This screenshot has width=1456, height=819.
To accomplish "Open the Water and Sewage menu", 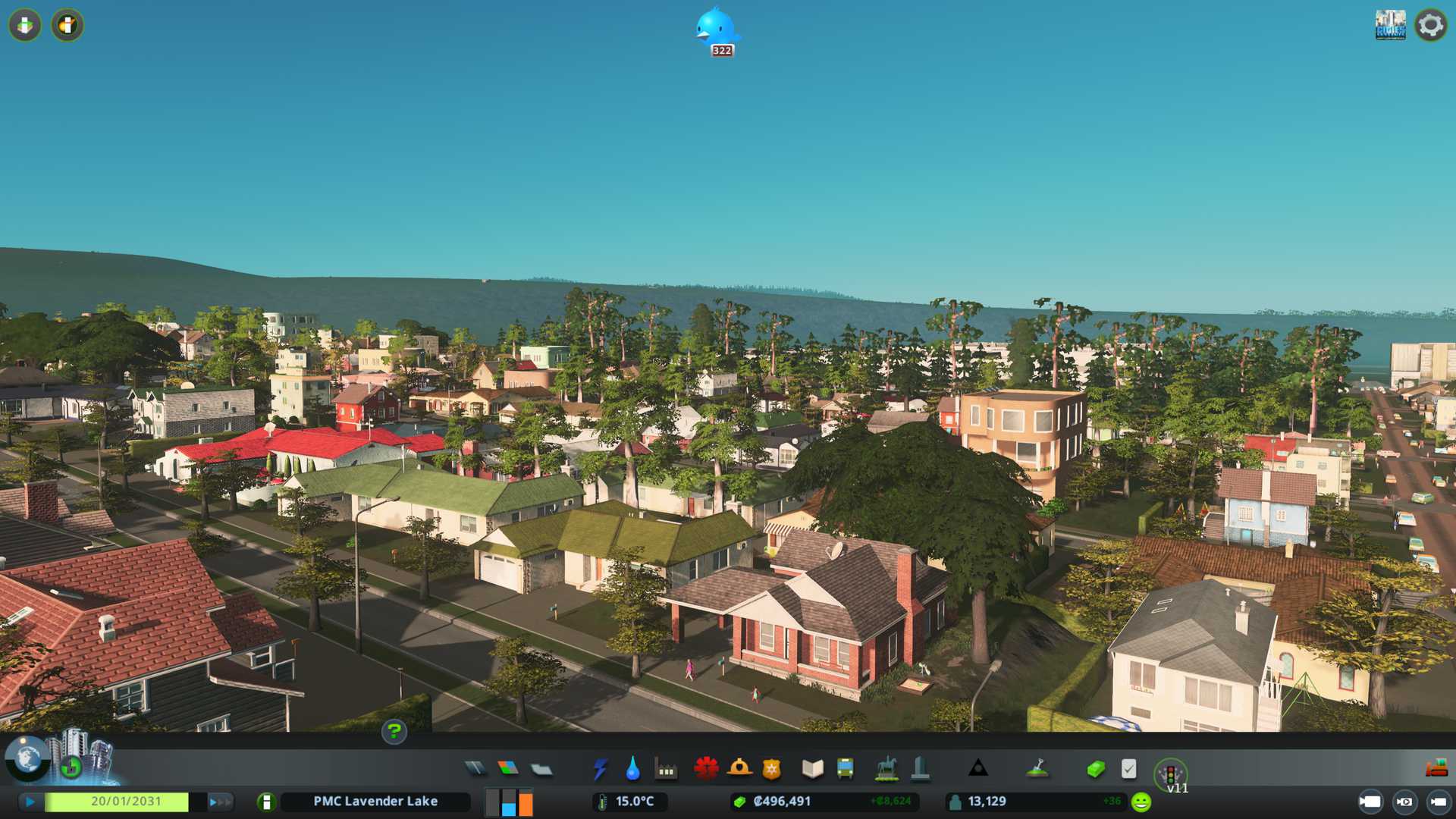I will [x=633, y=769].
